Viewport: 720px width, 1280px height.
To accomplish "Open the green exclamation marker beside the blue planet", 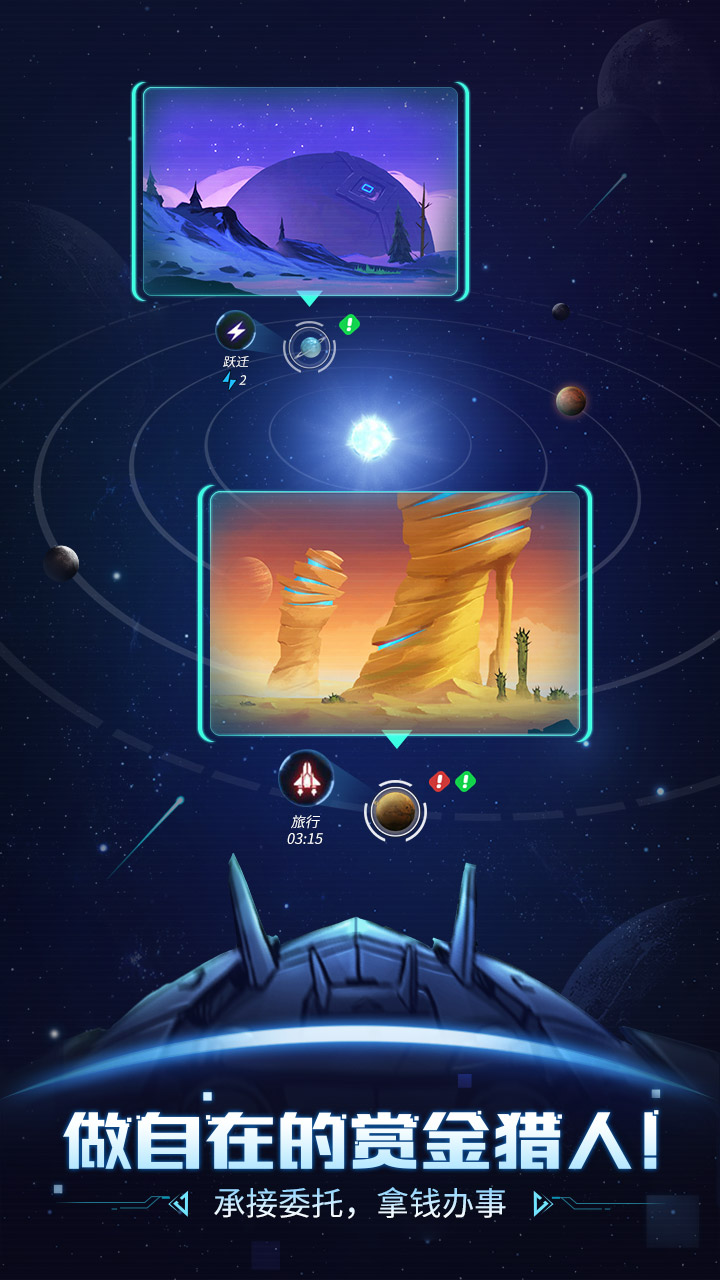I will pos(349,324).
